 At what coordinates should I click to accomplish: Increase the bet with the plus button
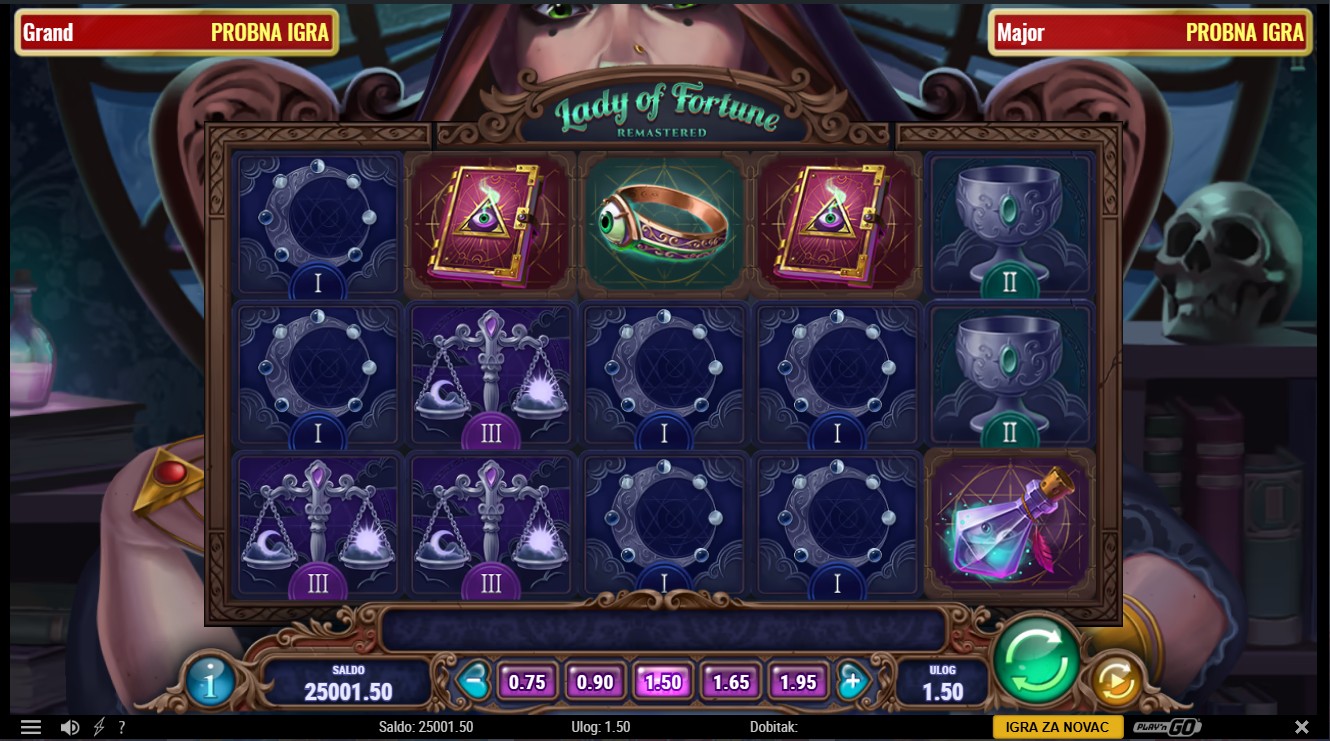click(853, 682)
